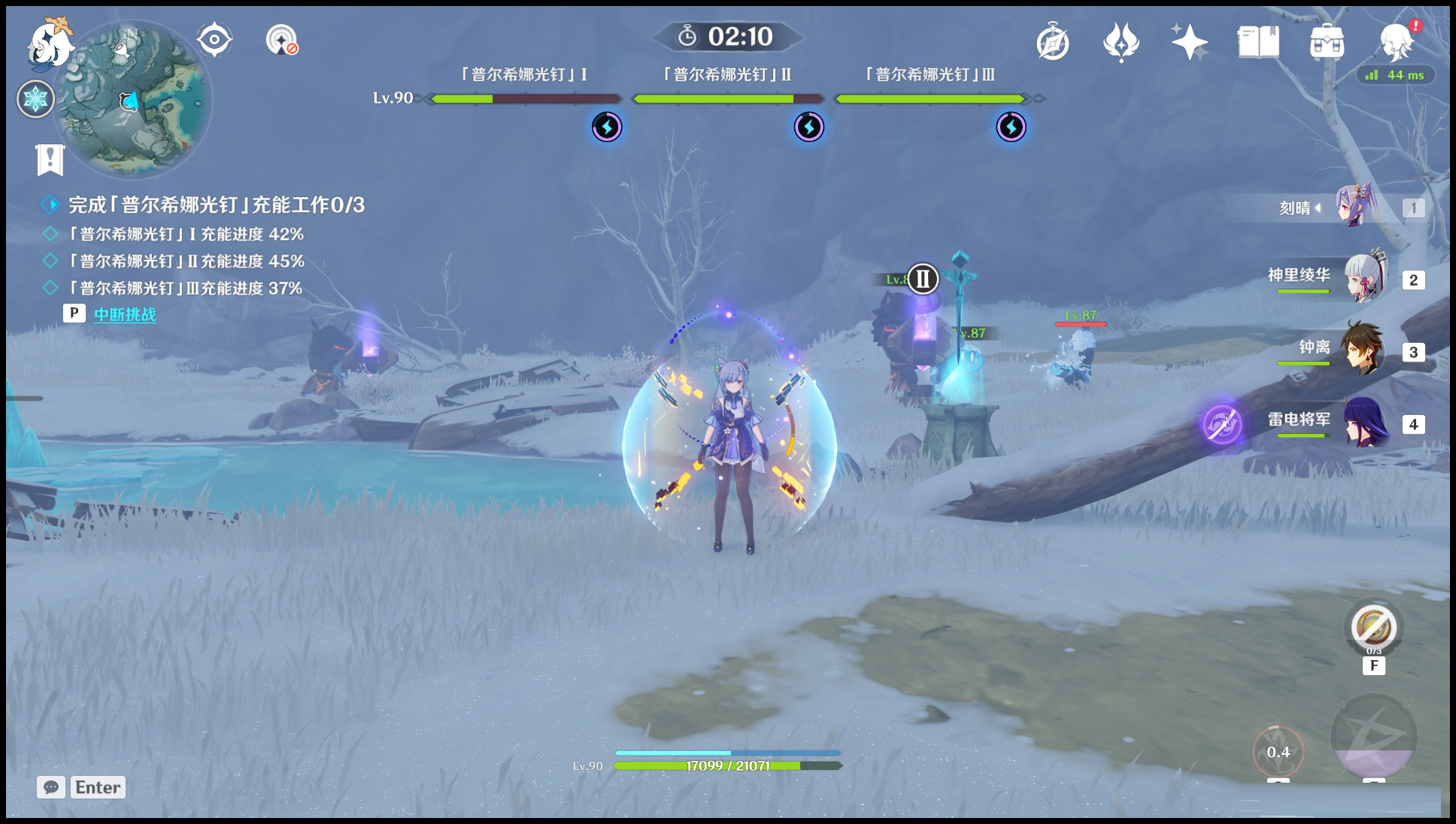The height and width of the screenshot is (824, 1456).
Task: Open the Adventurer Handbook book icon
Action: 1258,42
